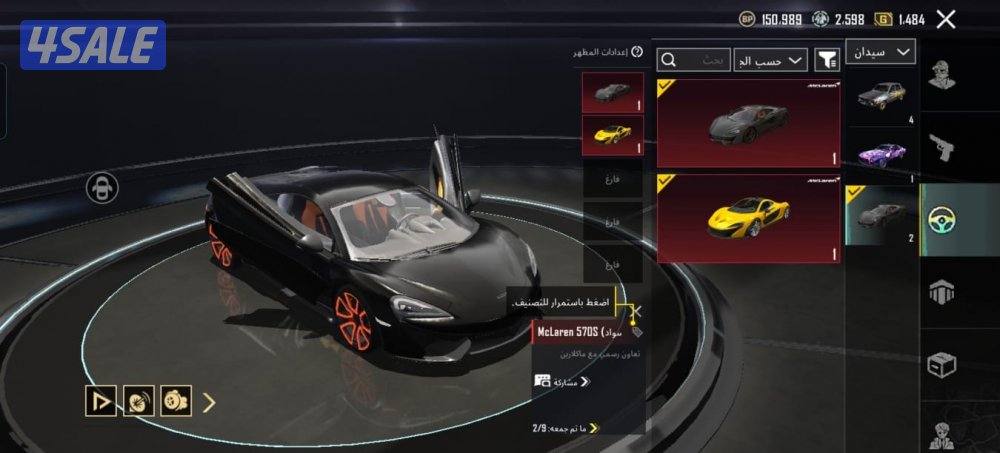Viewport: 1000px width, 453px height.
Task: Select the Dacia sedan vehicle thumbnail
Action: coord(881,97)
